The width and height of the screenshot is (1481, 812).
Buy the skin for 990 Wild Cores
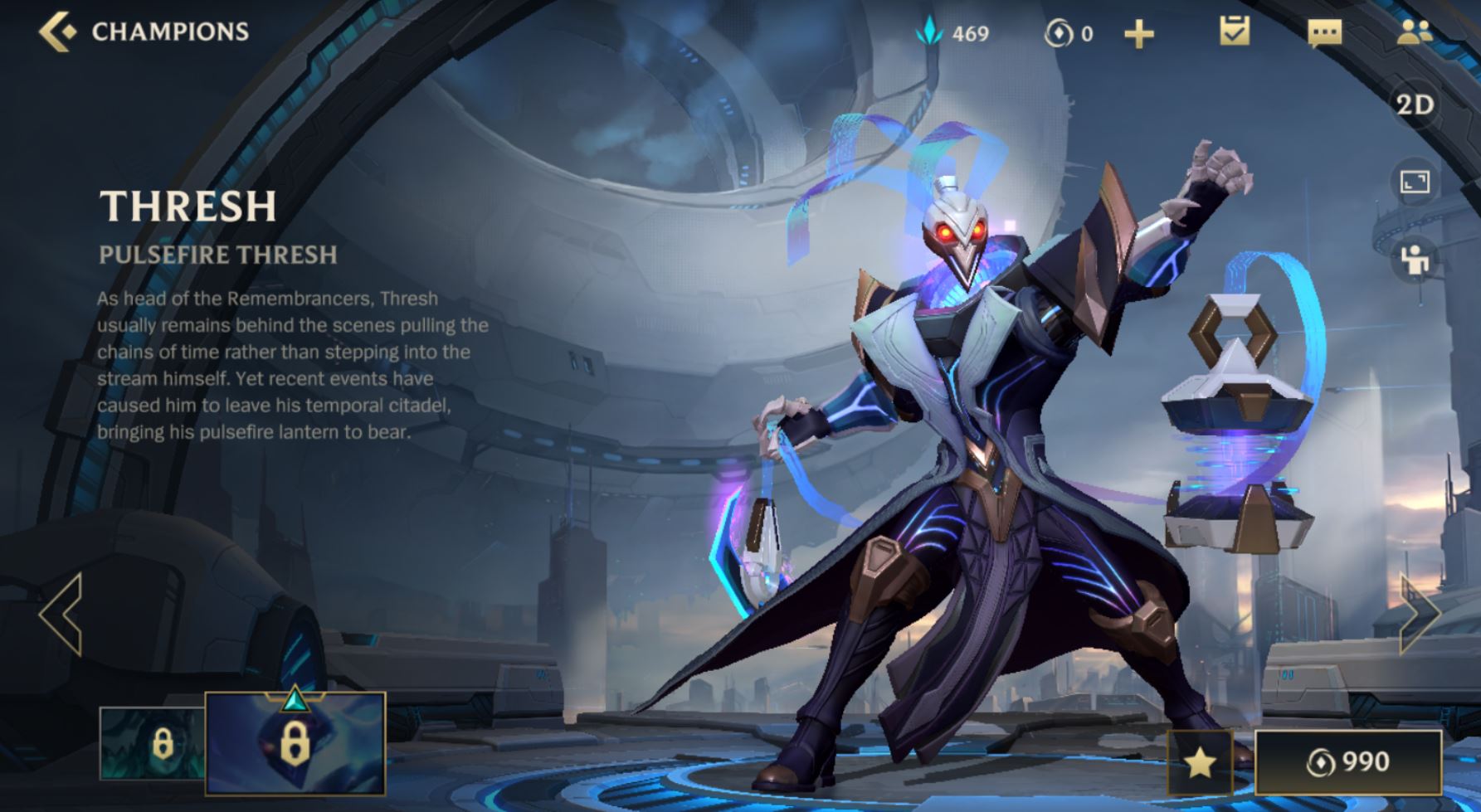1348,762
